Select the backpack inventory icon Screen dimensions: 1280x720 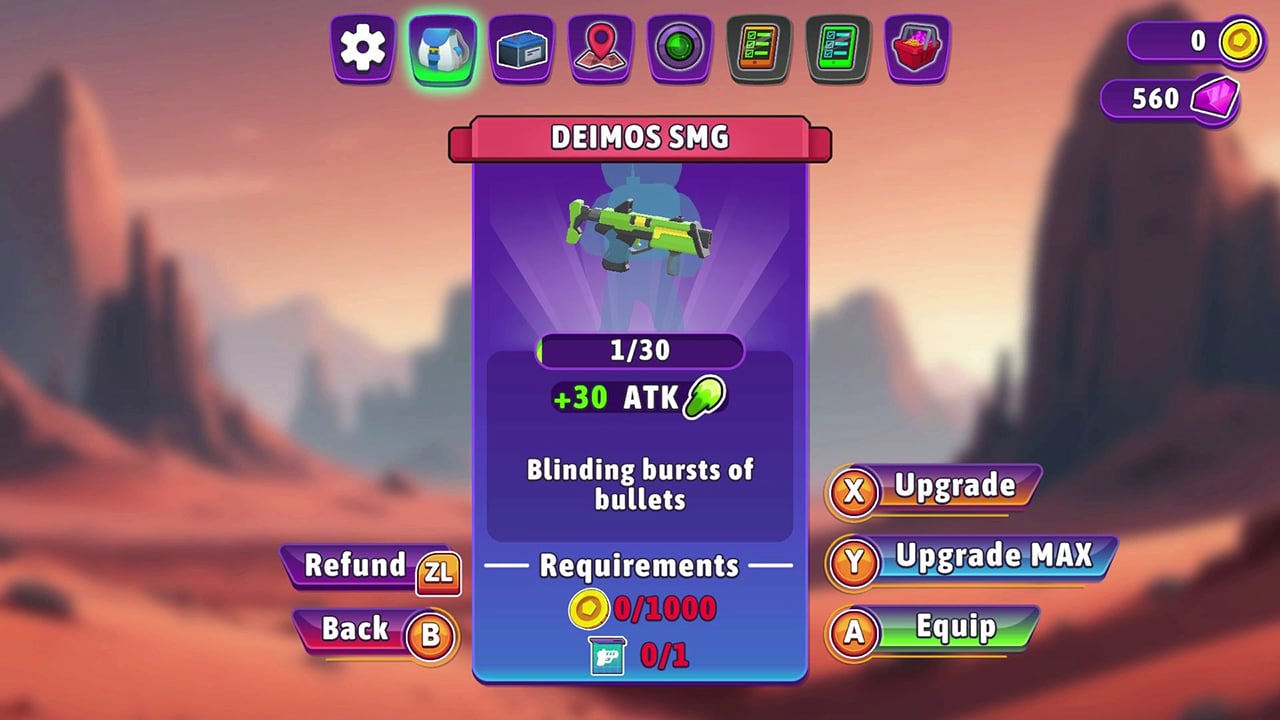(442, 50)
